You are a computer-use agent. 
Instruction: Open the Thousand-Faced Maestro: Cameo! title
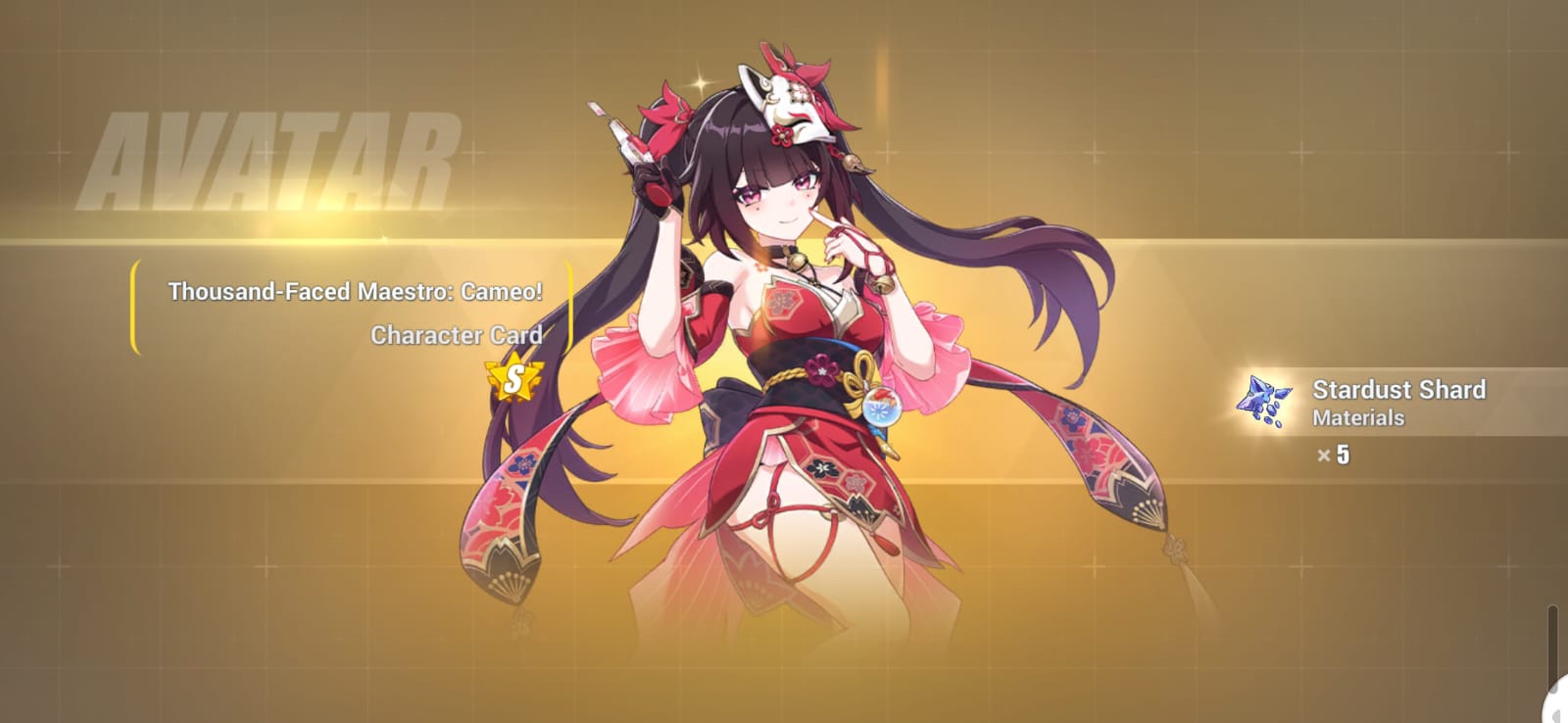point(358,291)
